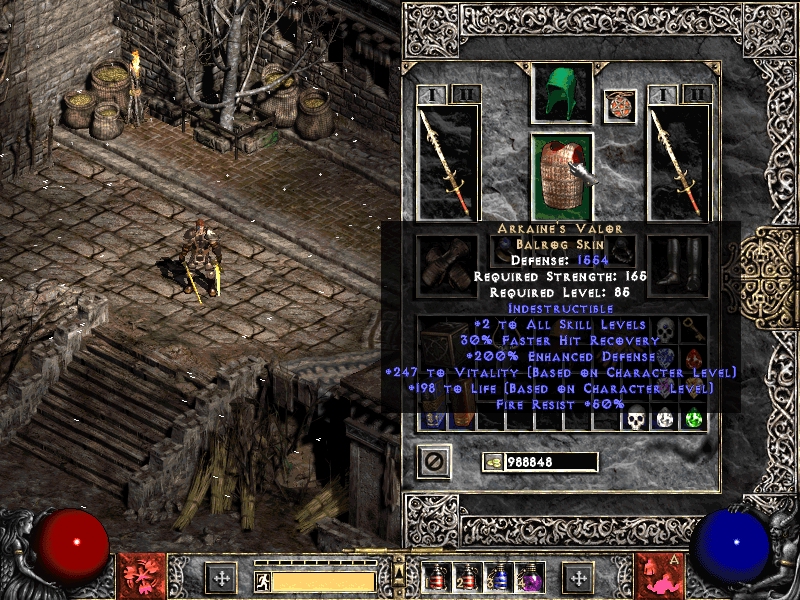Close the inventory panel

(434, 461)
